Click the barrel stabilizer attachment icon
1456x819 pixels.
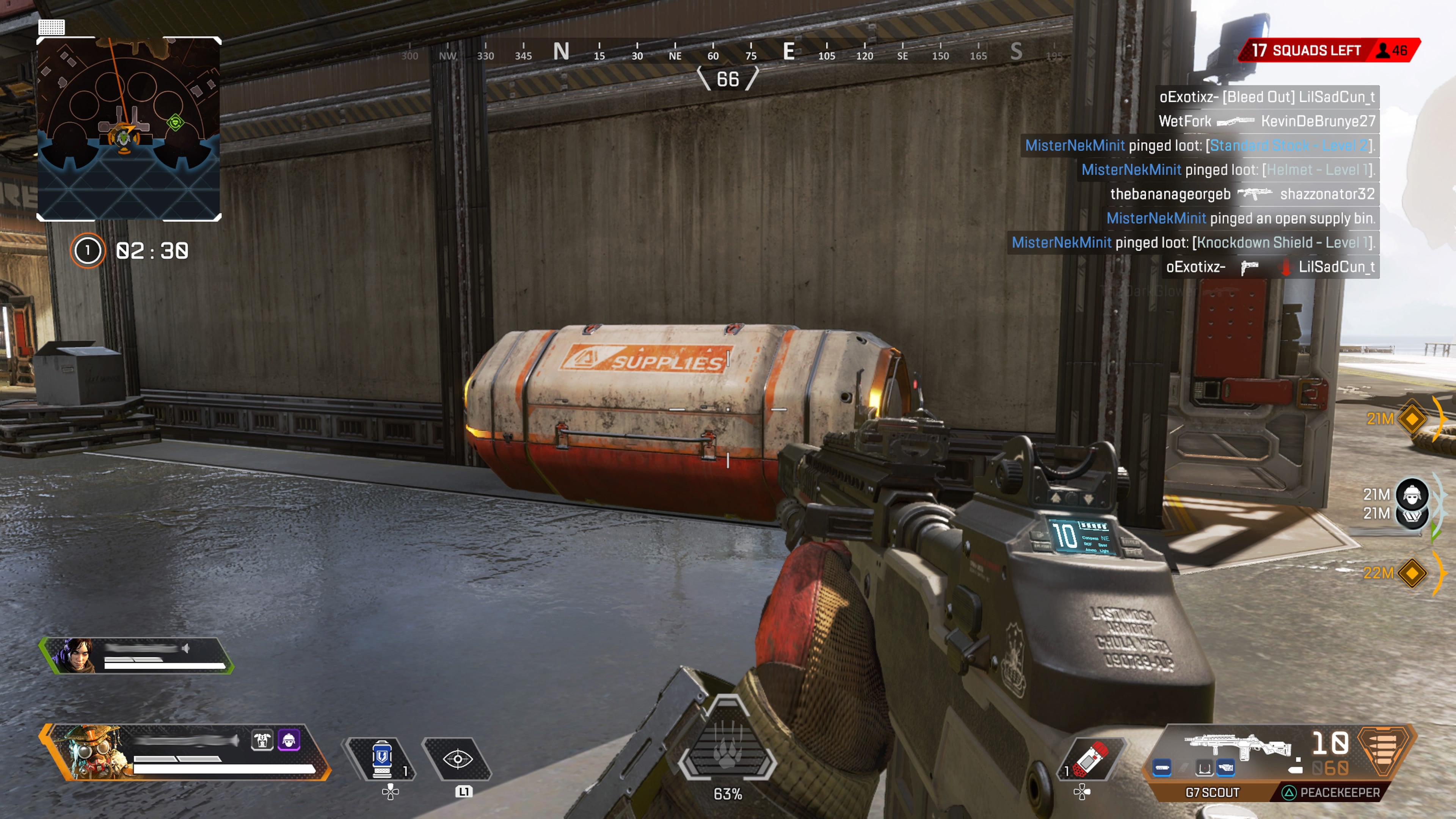[1162, 767]
